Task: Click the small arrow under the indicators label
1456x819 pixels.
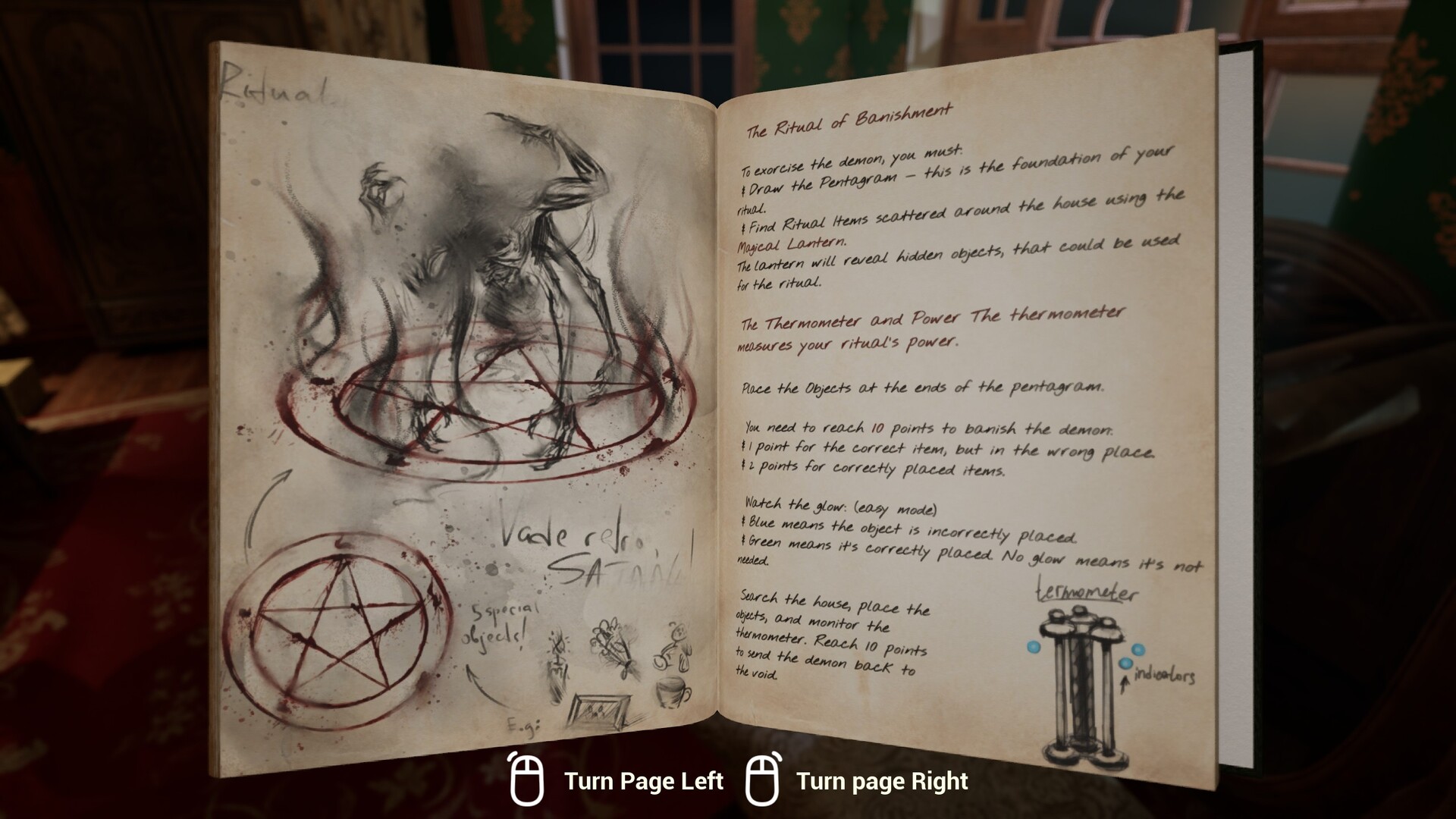Action: coord(1125,683)
